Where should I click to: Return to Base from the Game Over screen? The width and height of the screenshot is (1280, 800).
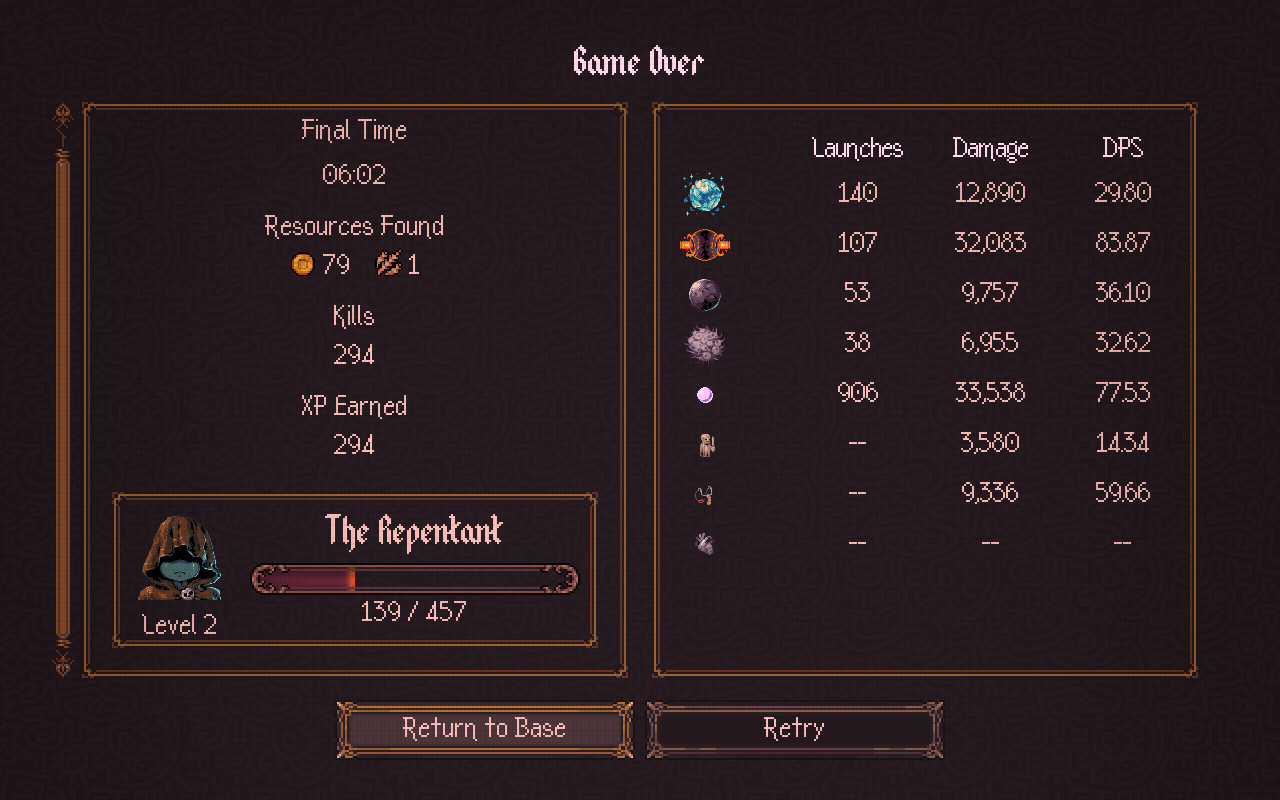pos(485,729)
